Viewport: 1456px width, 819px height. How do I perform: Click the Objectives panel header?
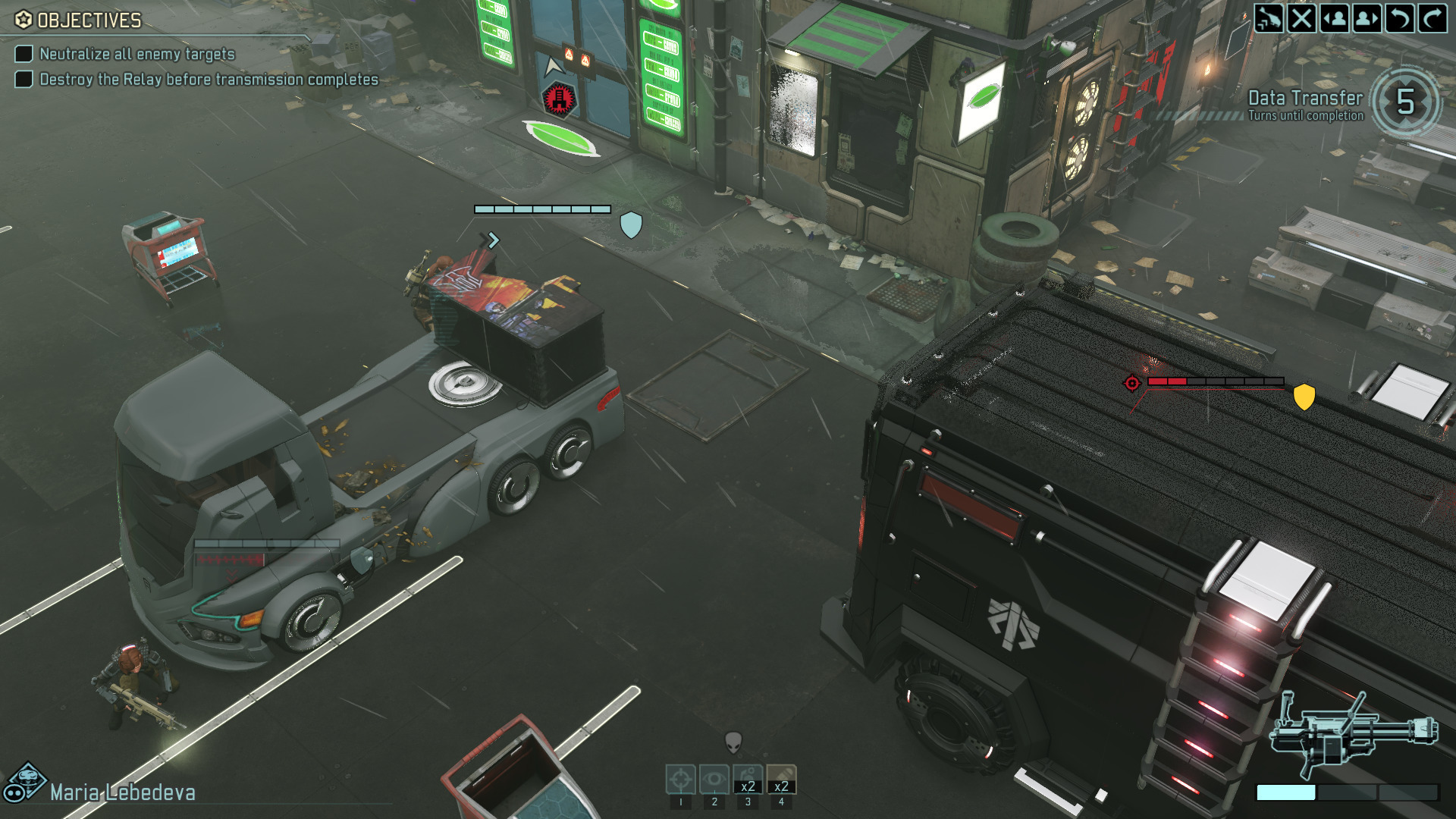(79, 20)
